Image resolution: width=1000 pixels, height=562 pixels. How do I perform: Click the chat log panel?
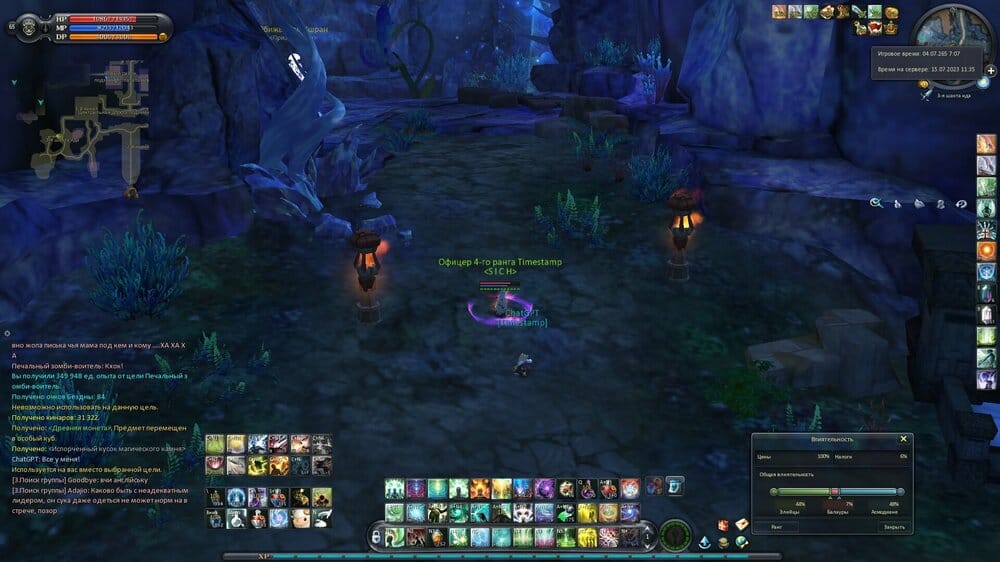click(x=100, y=420)
